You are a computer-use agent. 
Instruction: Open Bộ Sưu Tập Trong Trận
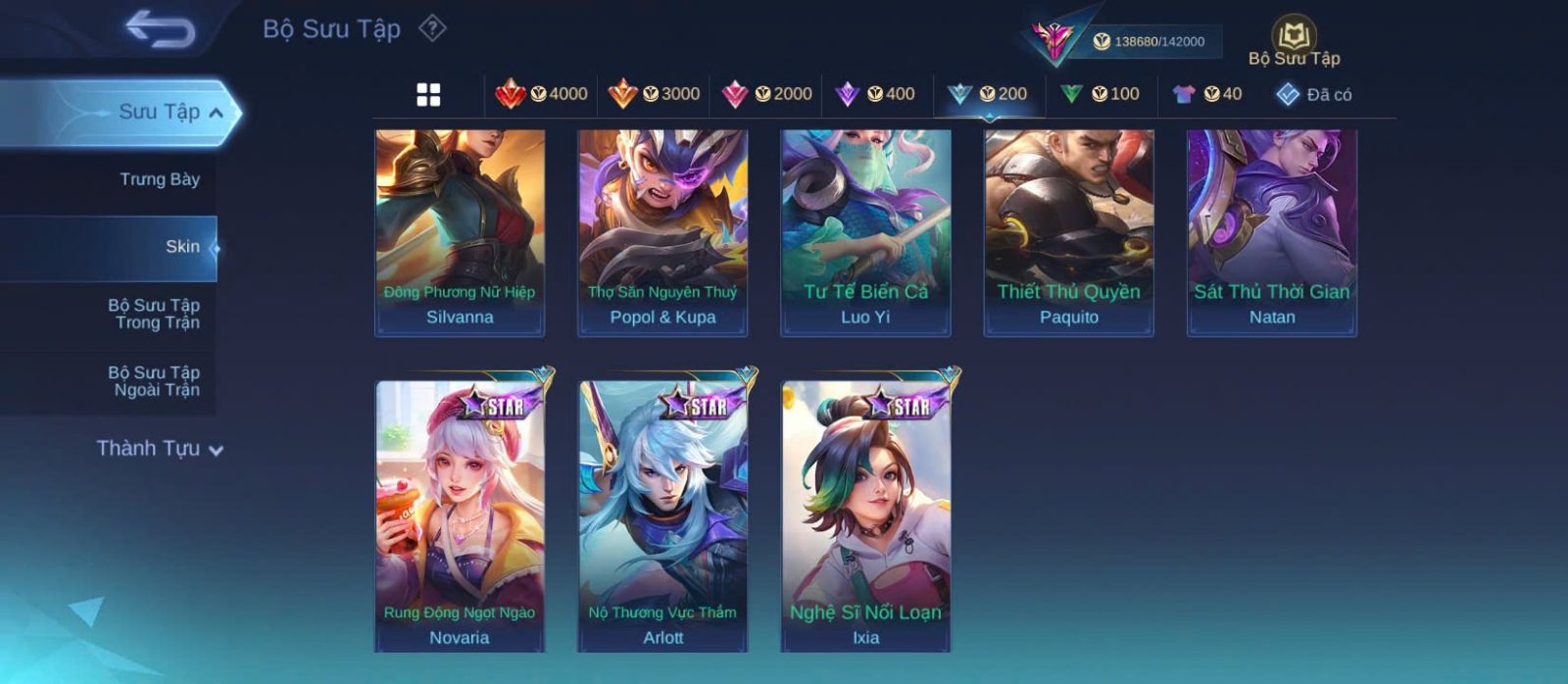tap(156, 314)
